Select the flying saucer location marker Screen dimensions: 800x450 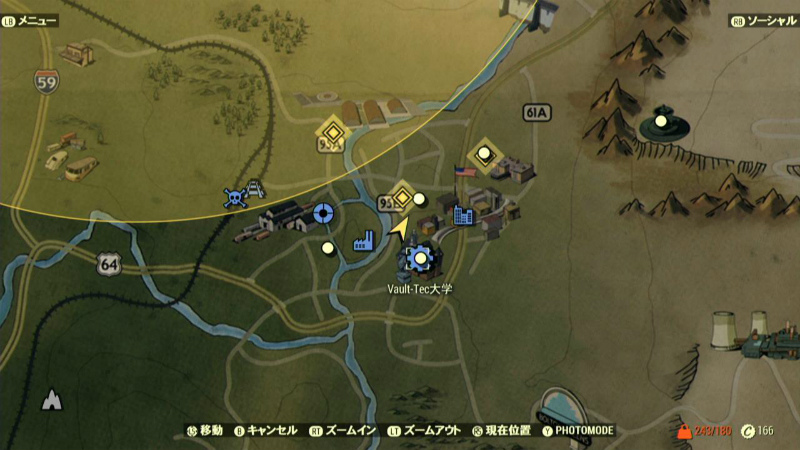coord(661,124)
